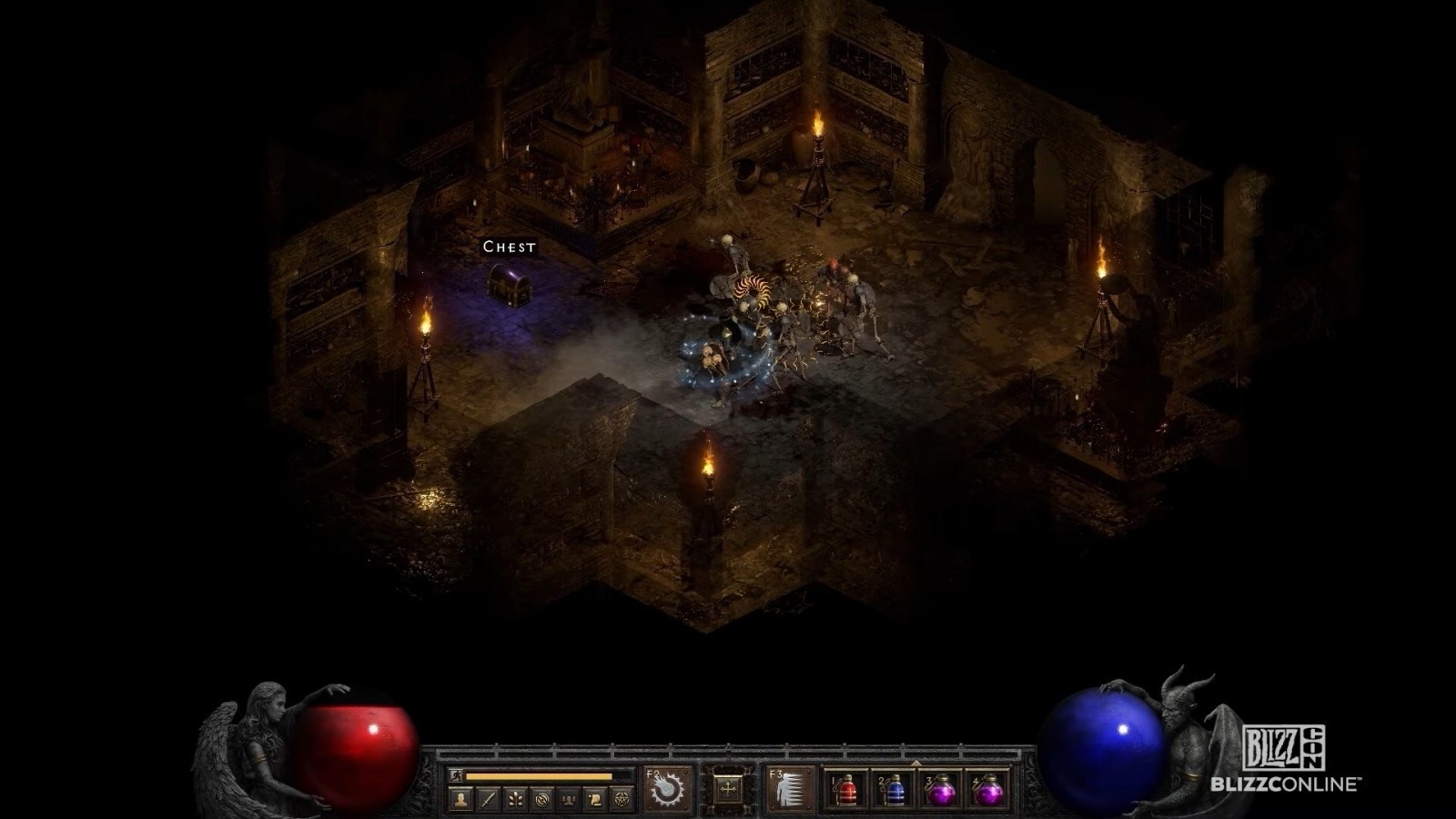Open the pentagram game menu button
Image resolution: width=1456 pixels, height=819 pixels.
(x=623, y=800)
